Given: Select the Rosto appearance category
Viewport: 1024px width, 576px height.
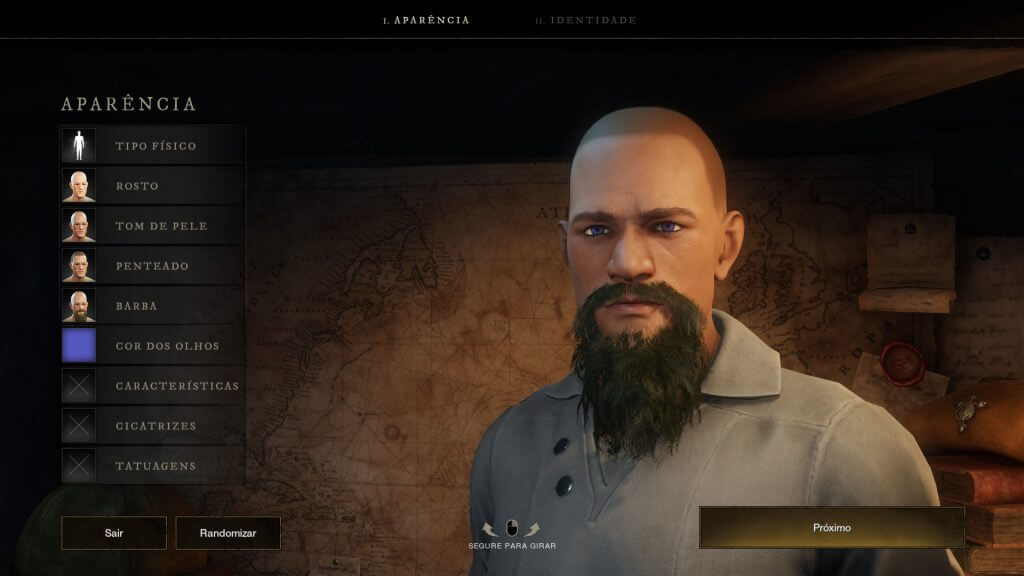Looking at the screenshot, I should [x=153, y=186].
